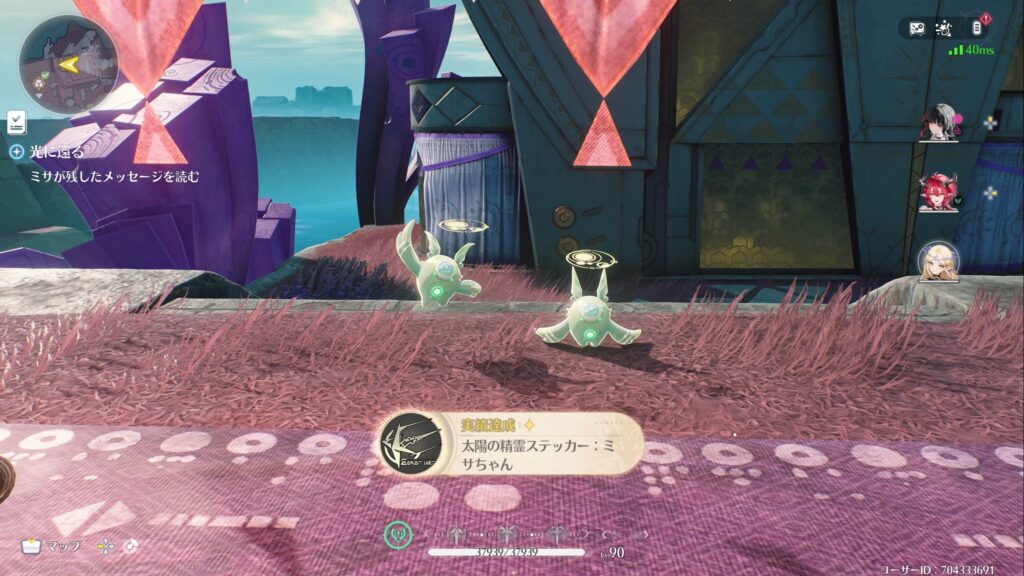Switch to the grey-haired party member
The height and width of the screenshot is (576, 1024).
point(938,123)
